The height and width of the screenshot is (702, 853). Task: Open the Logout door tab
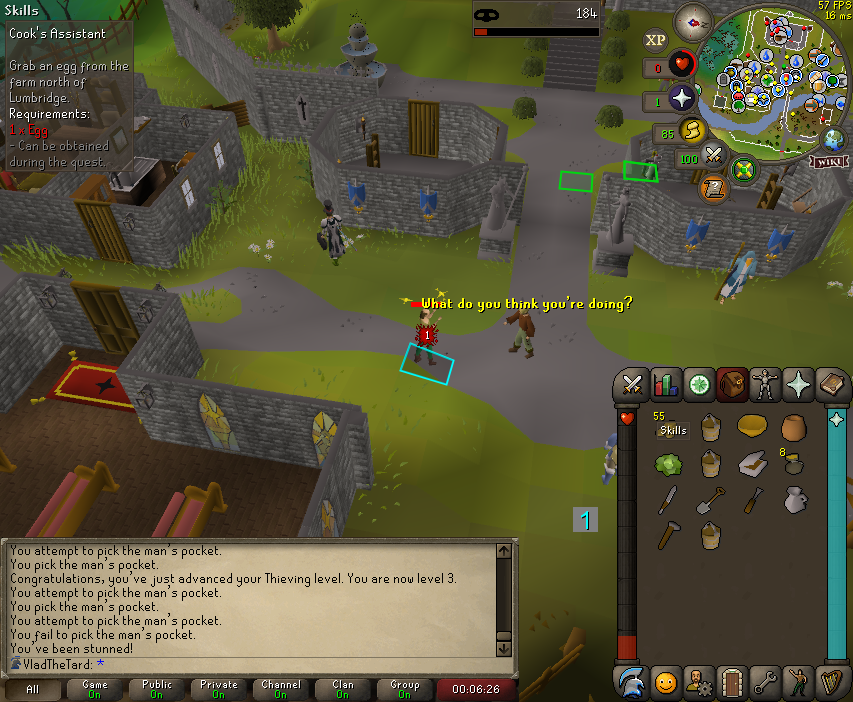[x=732, y=683]
